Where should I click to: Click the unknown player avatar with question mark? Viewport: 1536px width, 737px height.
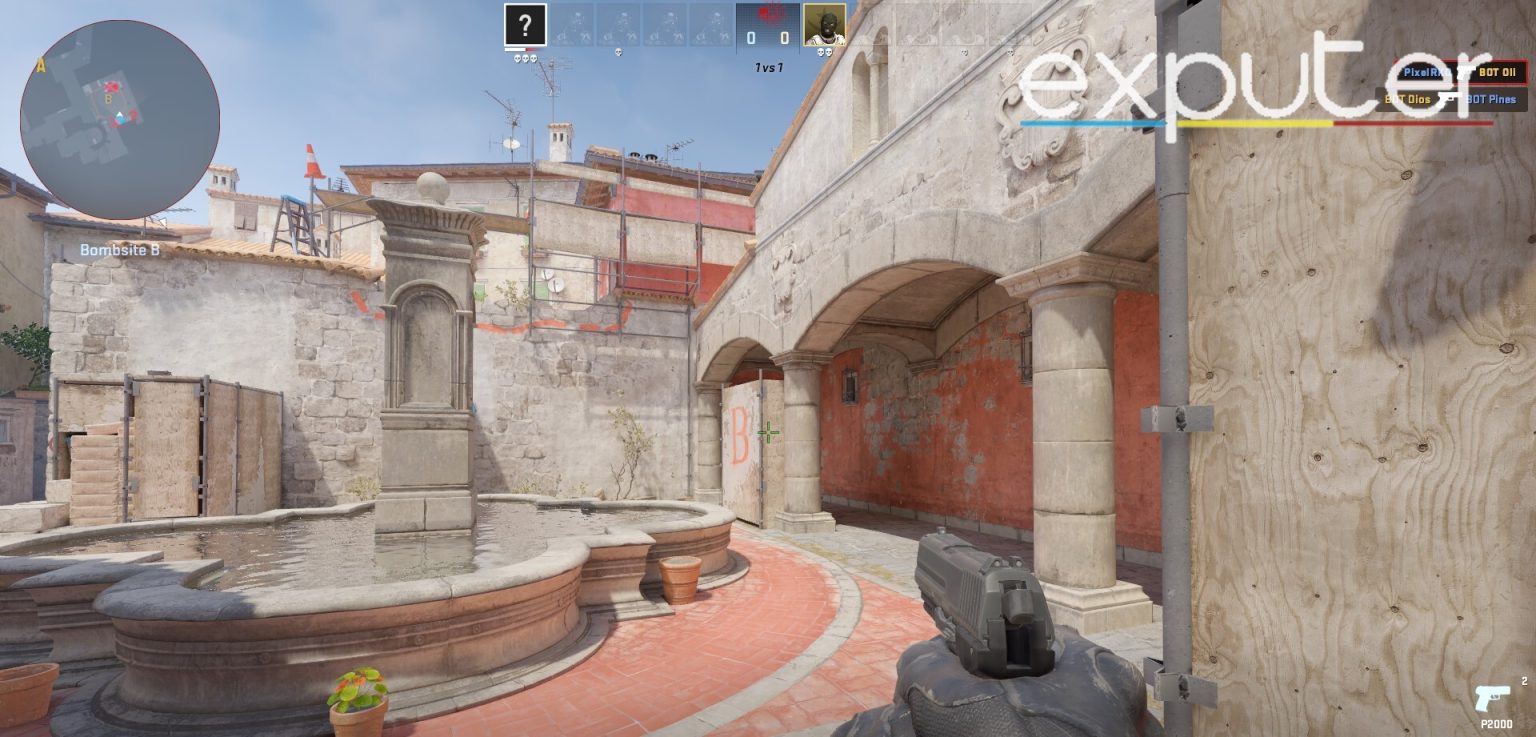coord(524,24)
